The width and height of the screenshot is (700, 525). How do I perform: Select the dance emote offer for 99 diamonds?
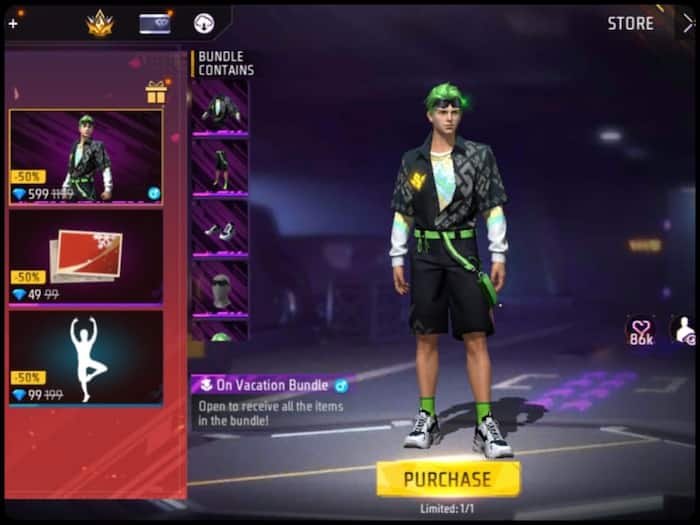pyautogui.click(x=86, y=357)
